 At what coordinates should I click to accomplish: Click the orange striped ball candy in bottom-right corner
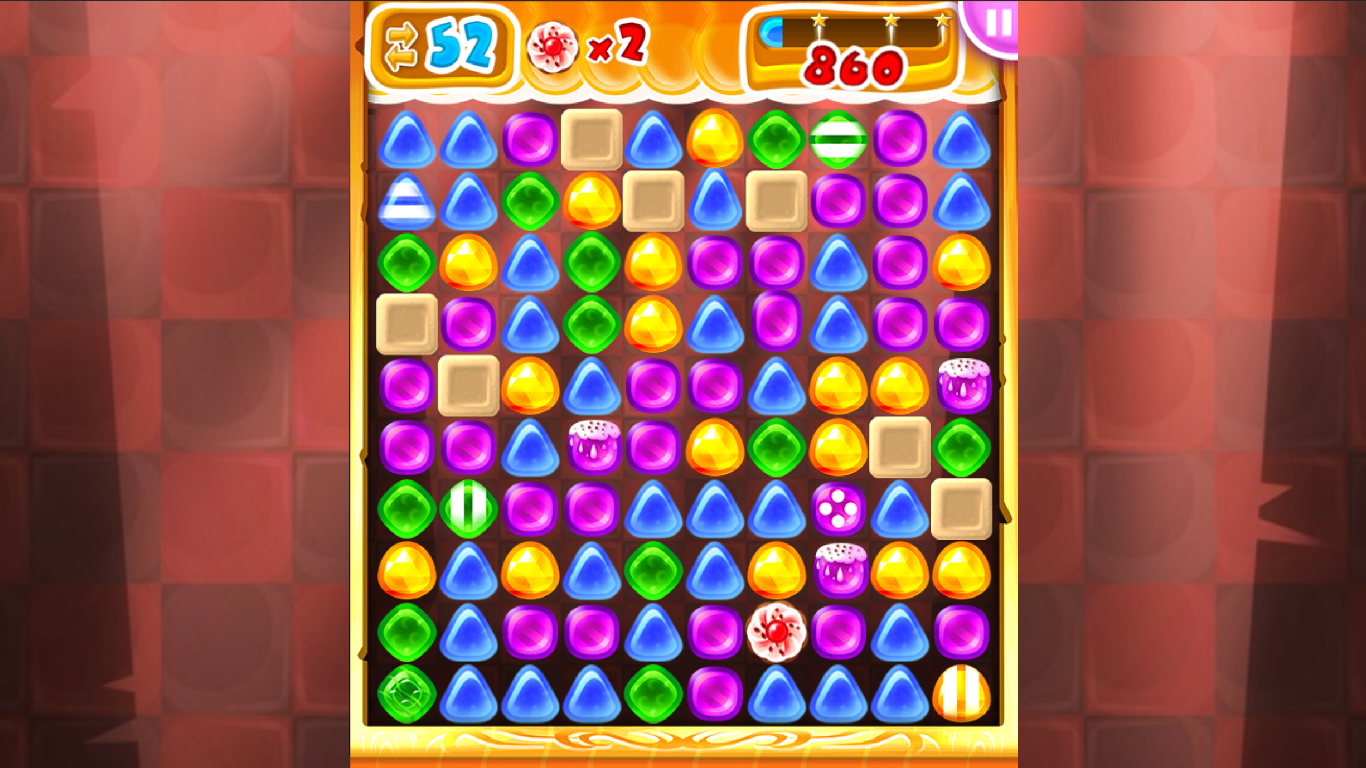pyautogui.click(x=963, y=692)
